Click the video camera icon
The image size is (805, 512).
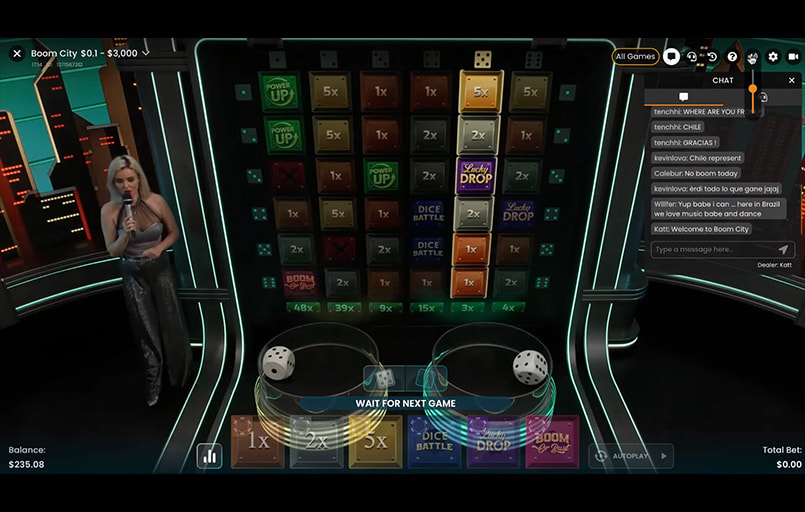tap(792, 57)
